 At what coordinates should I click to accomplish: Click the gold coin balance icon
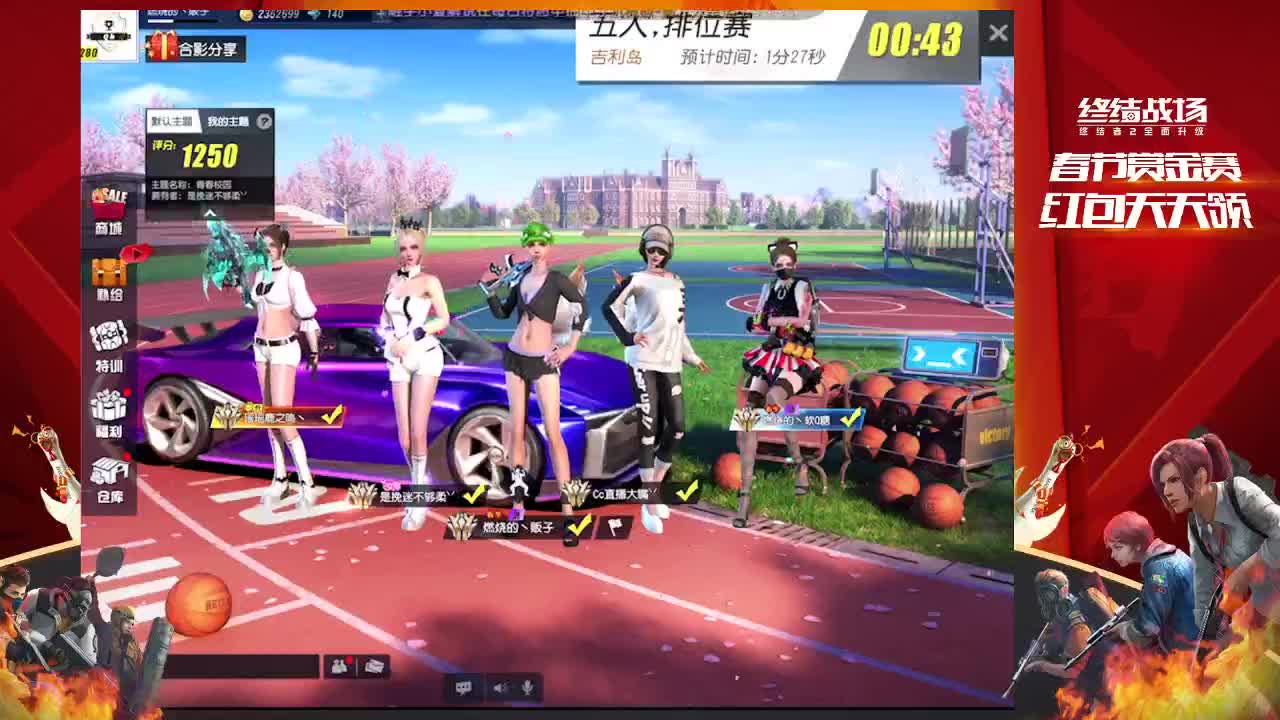coord(247,15)
